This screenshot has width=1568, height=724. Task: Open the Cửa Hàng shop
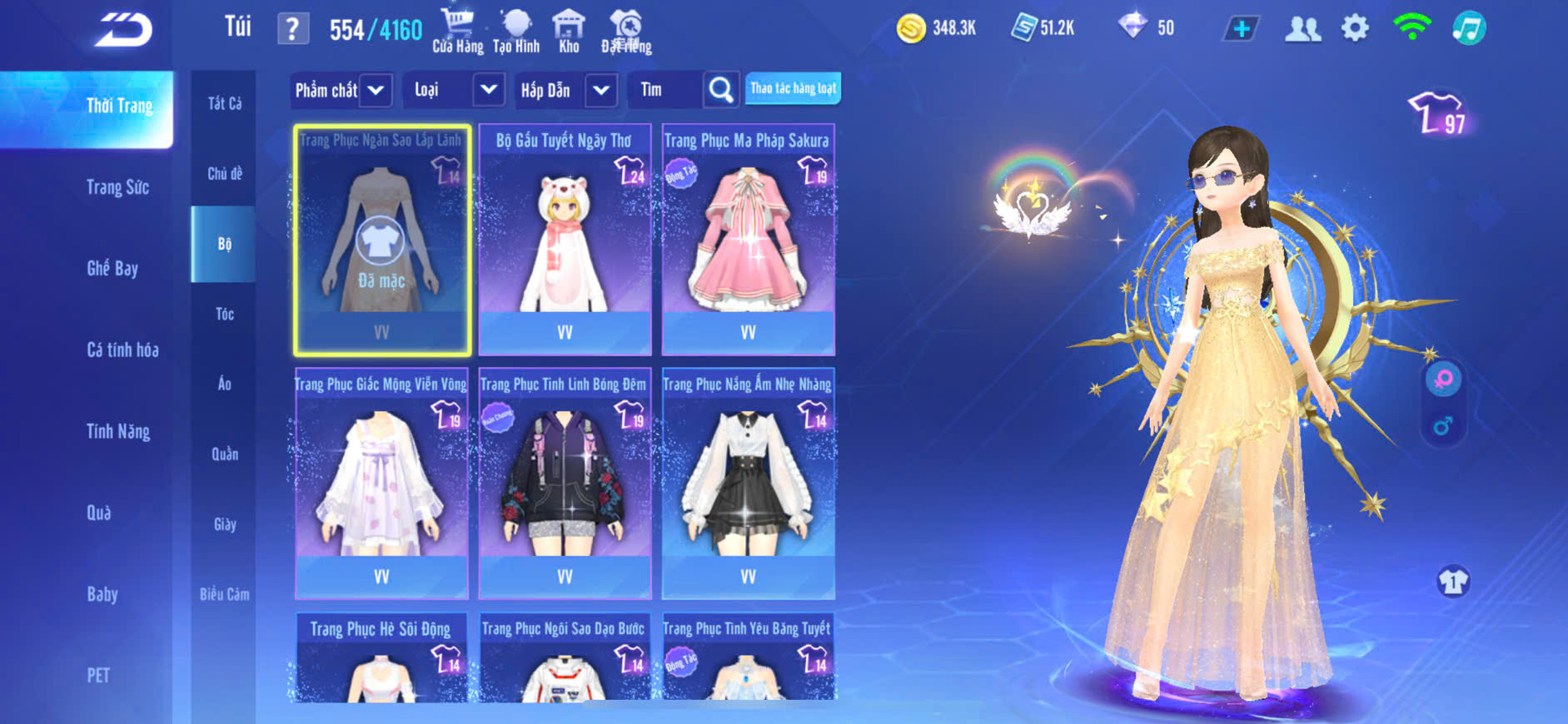pos(457,32)
